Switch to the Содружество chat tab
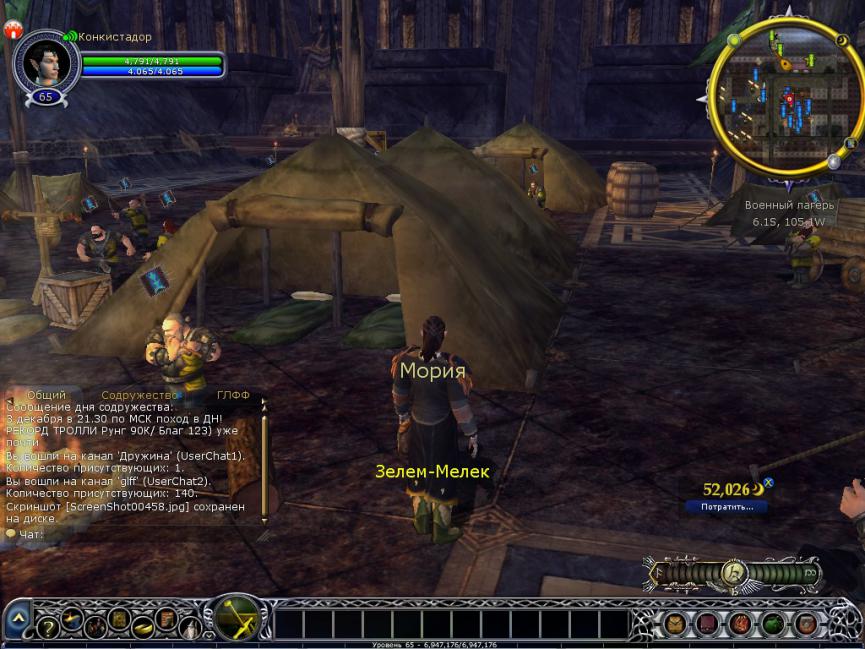The image size is (865, 649). [x=139, y=395]
